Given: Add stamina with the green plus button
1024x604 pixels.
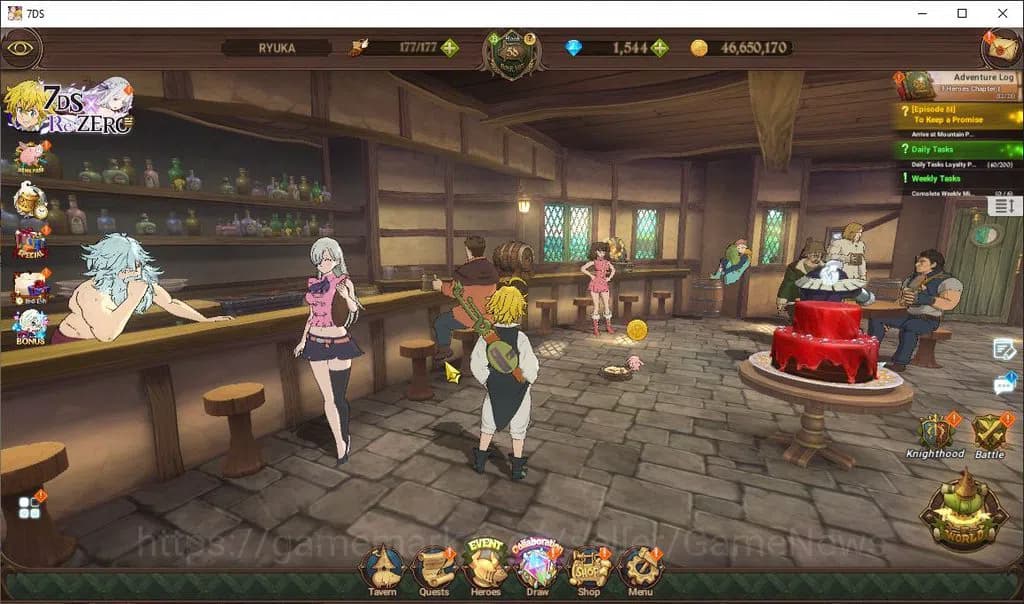Looking at the screenshot, I should pyautogui.click(x=450, y=47).
